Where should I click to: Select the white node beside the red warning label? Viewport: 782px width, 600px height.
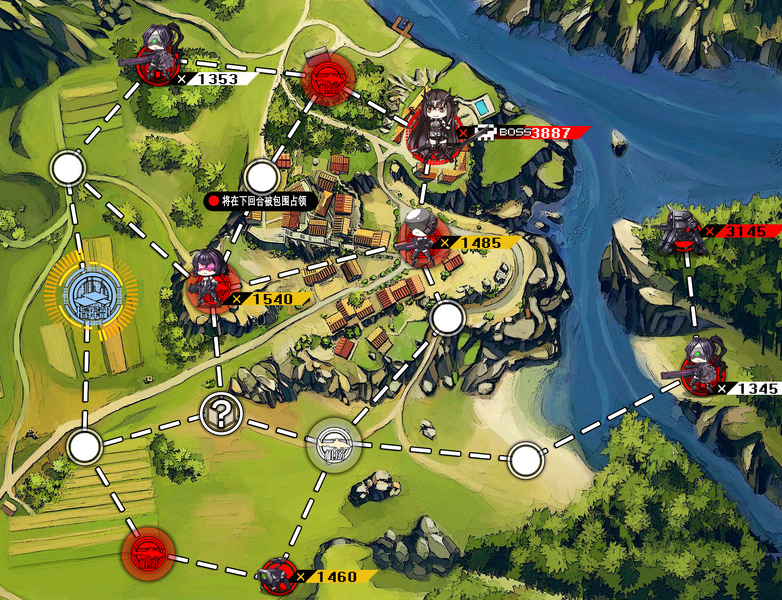(x=262, y=178)
